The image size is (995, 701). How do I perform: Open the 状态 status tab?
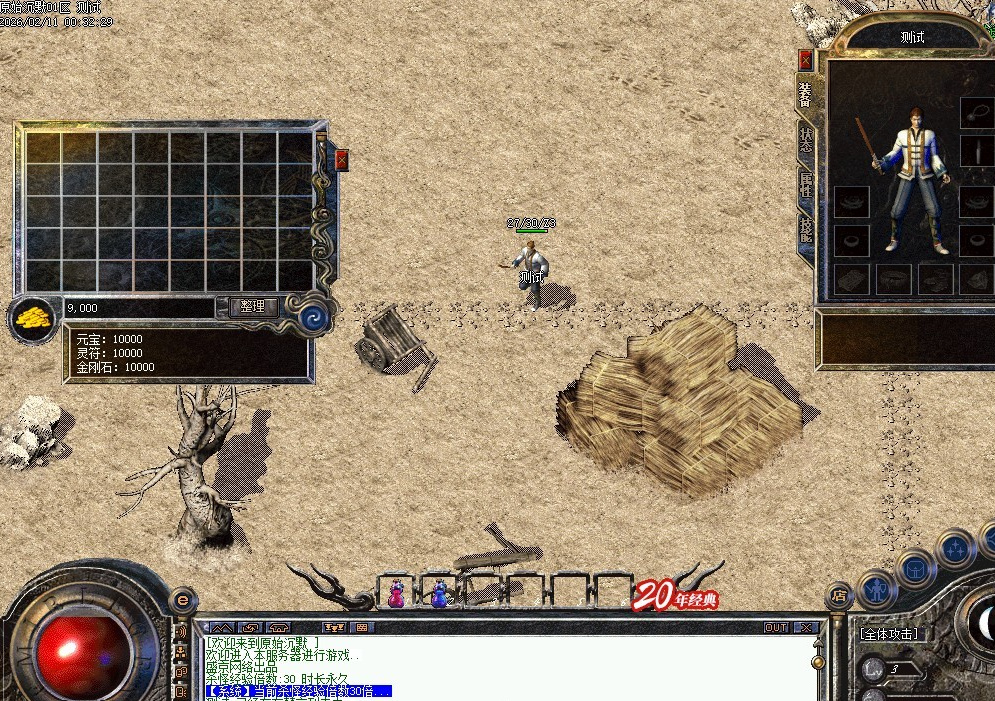805,140
